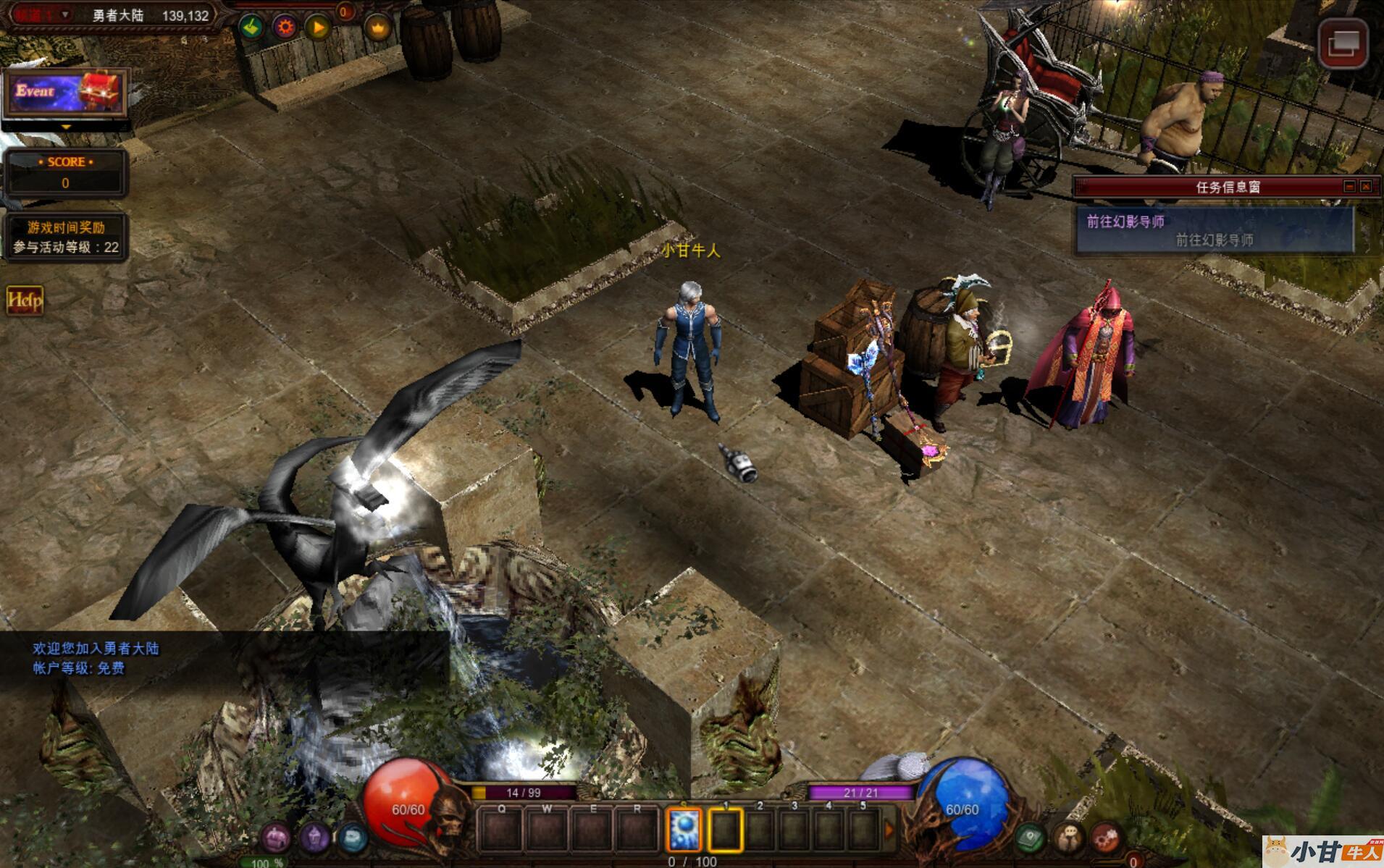Open the red gears system settings icon

point(1105,838)
